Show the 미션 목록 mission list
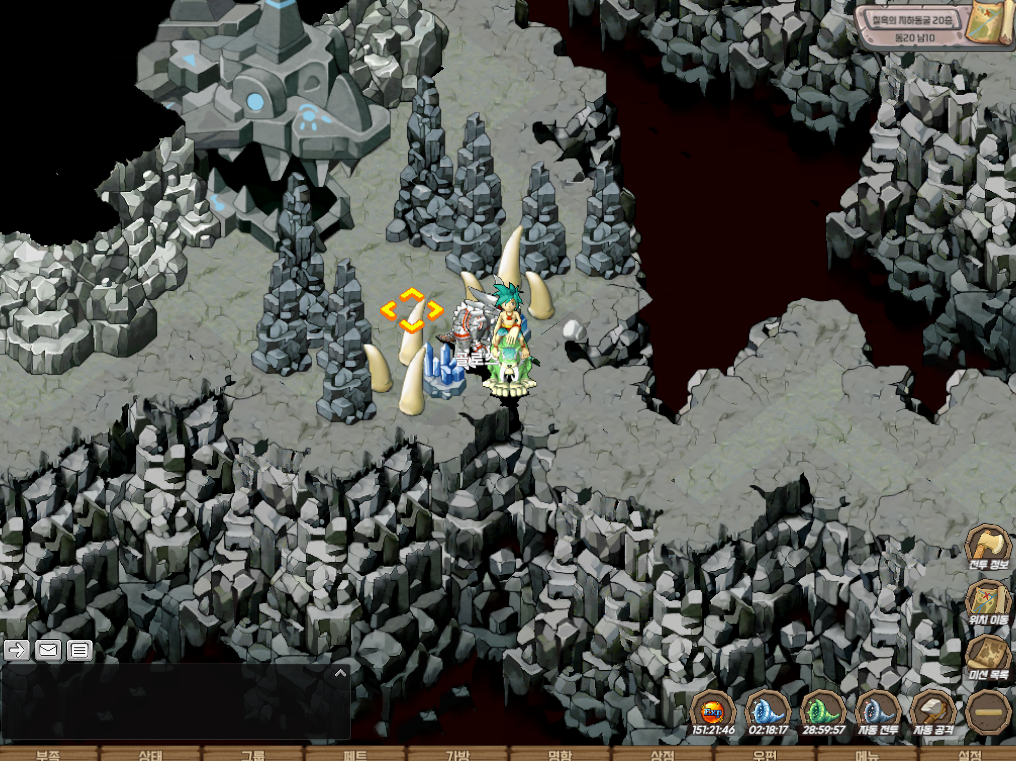Viewport: 1016px width, 761px height. pos(988,656)
